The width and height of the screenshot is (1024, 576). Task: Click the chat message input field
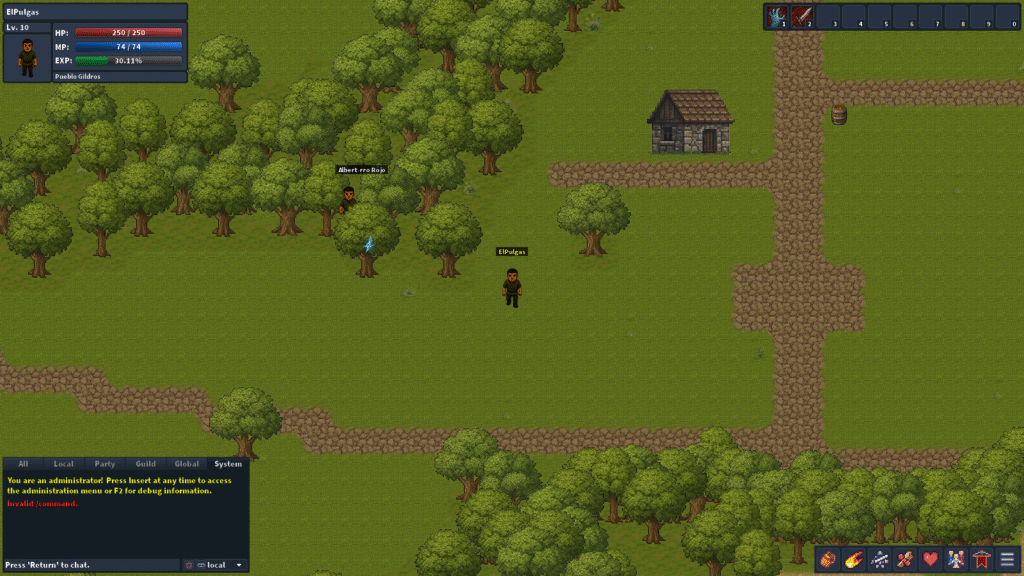click(90, 565)
